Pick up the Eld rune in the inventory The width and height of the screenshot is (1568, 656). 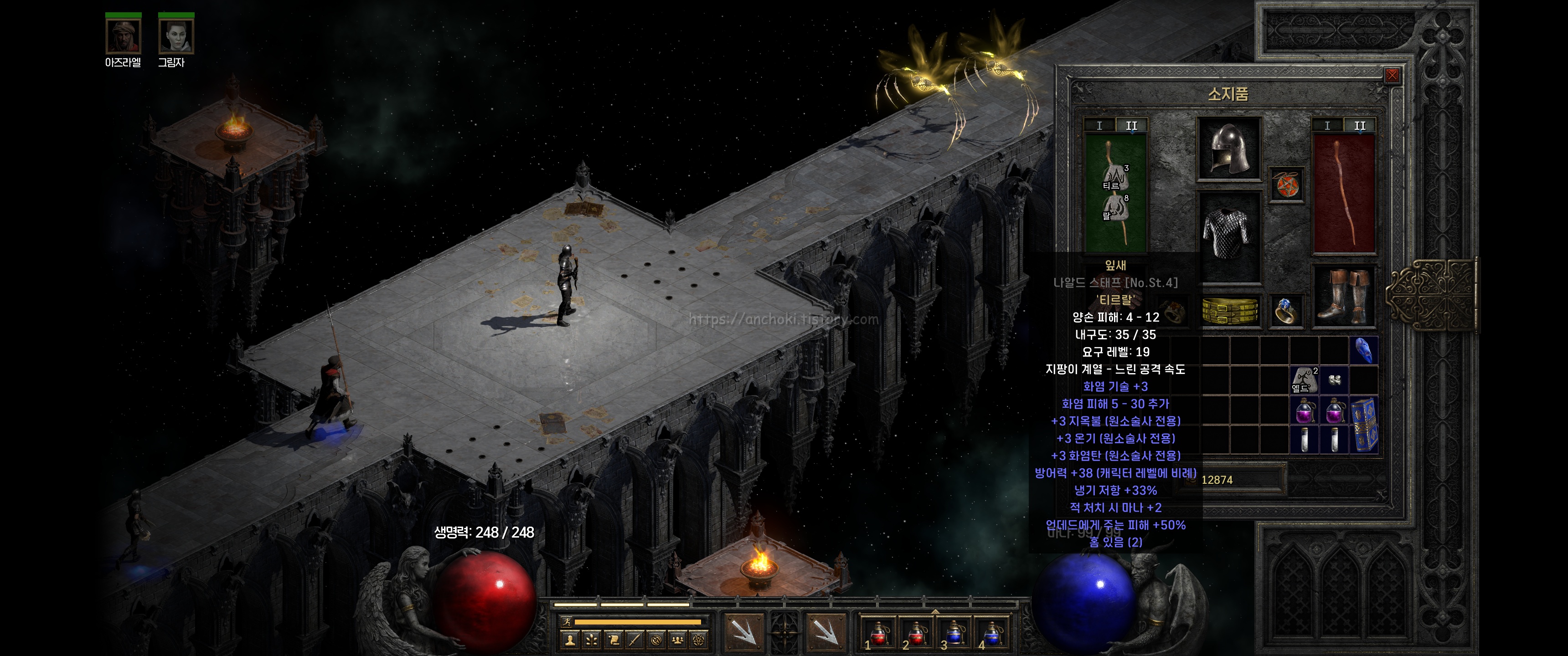tap(1304, 380)
